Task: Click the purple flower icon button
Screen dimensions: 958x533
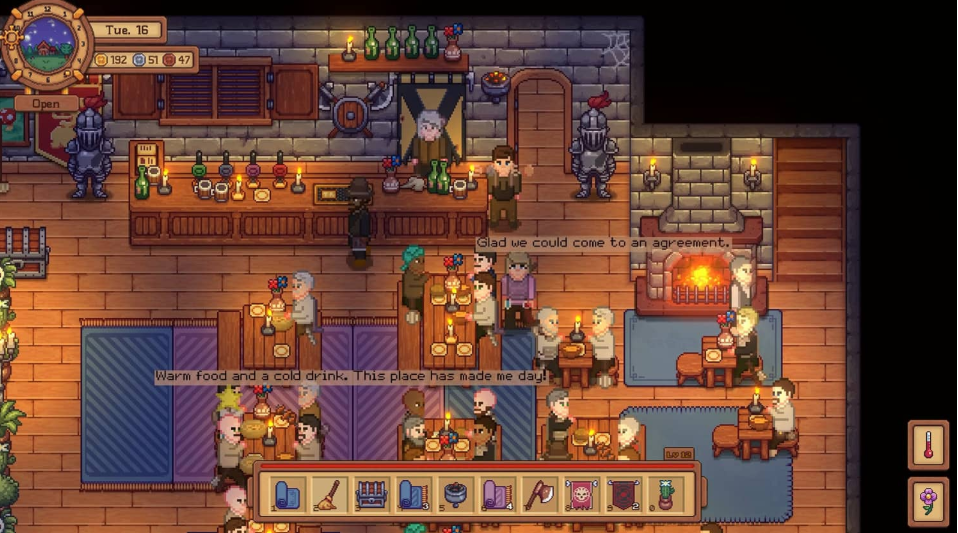Action: [928, 501]
